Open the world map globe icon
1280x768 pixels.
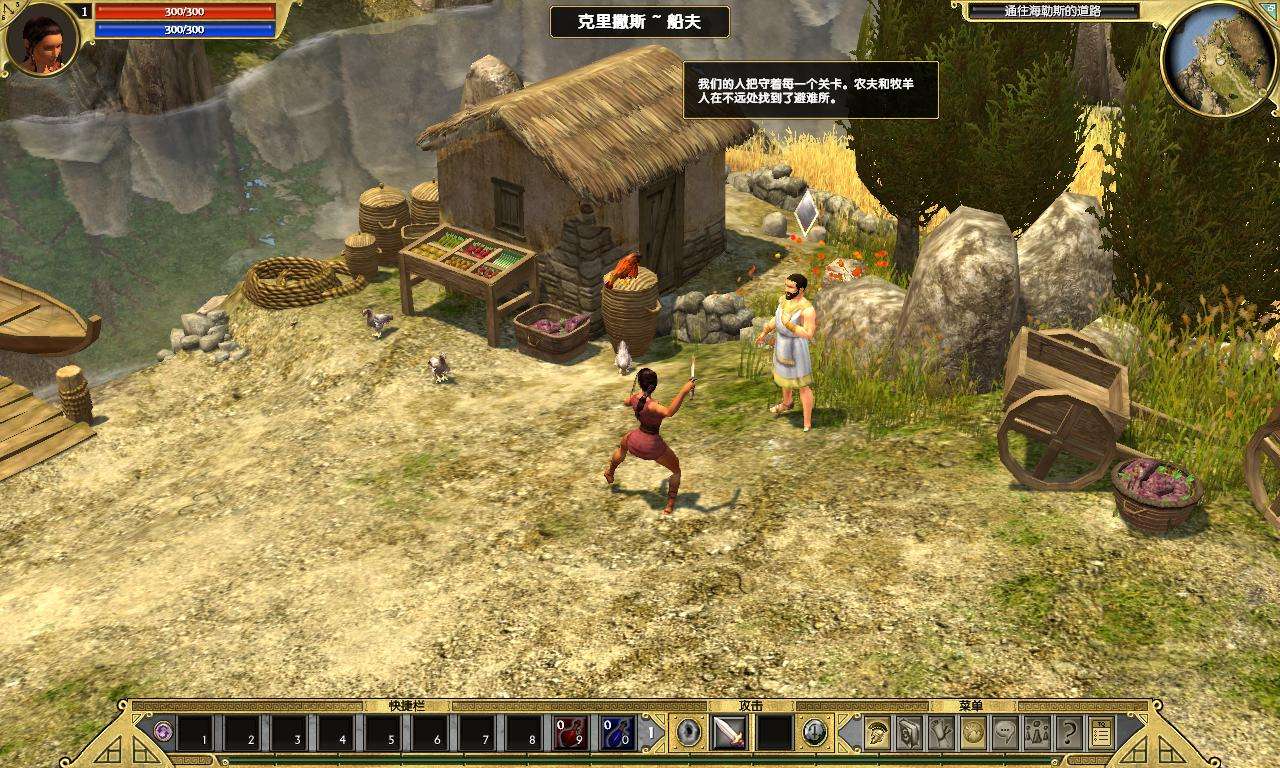[x=973, y=733]
